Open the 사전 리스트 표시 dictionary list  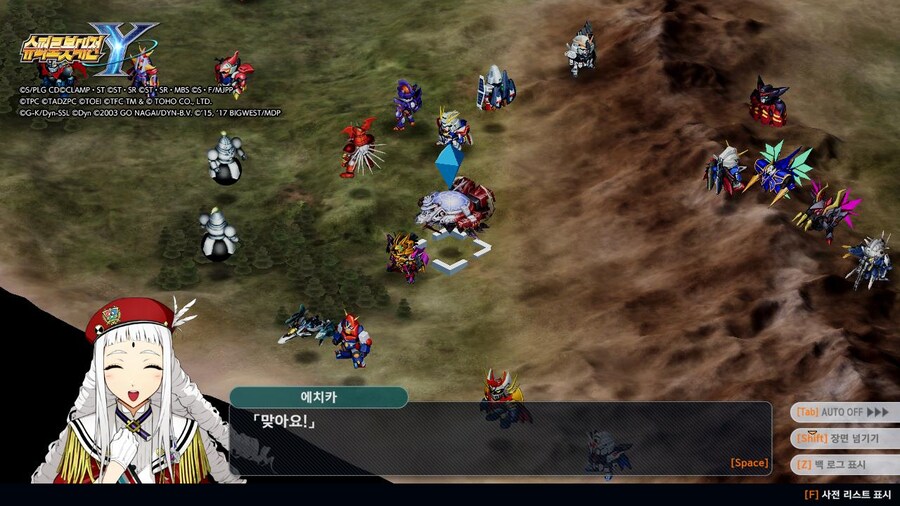pos(848,494)
